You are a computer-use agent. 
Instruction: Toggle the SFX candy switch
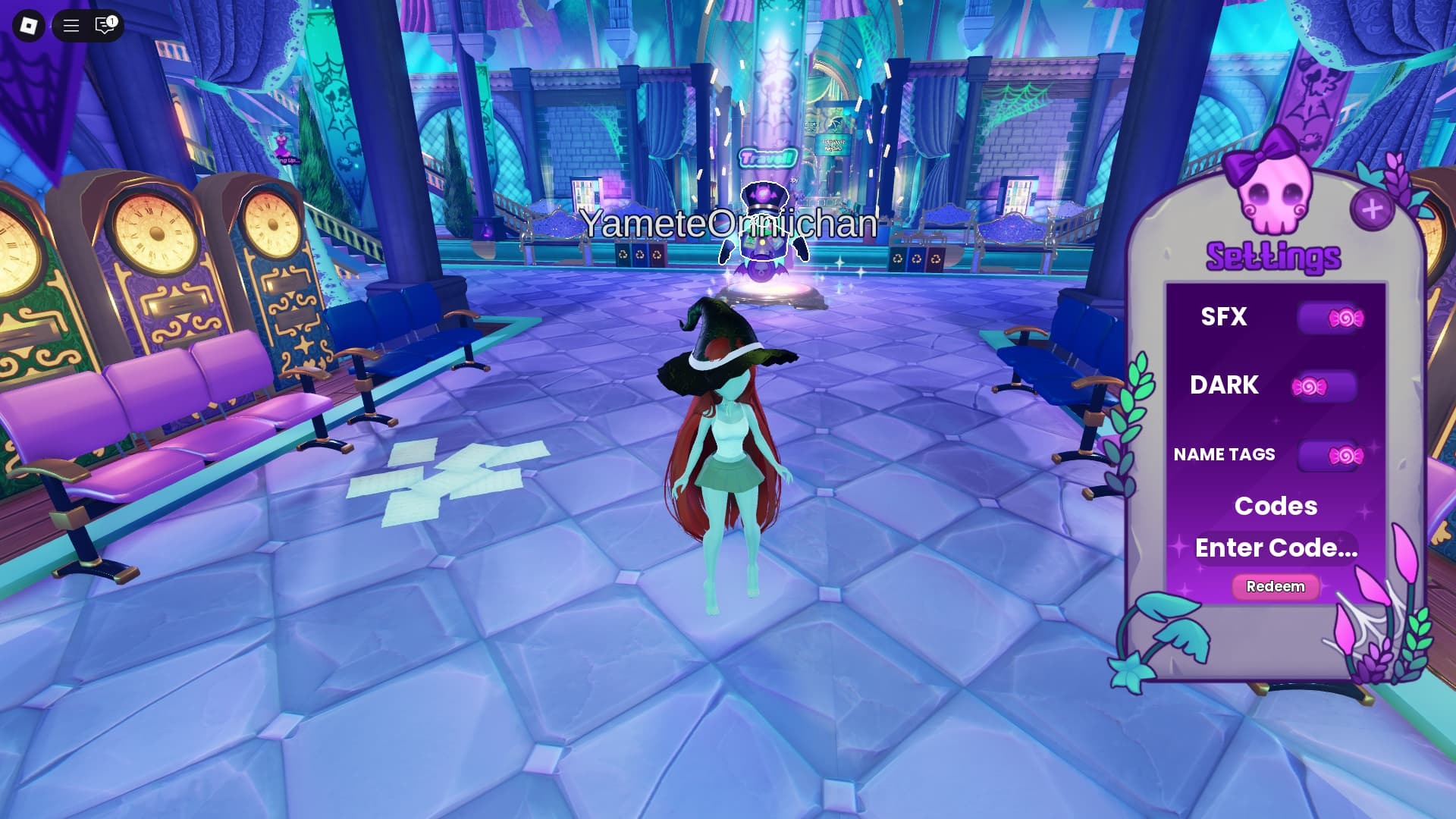(1332, 318)
